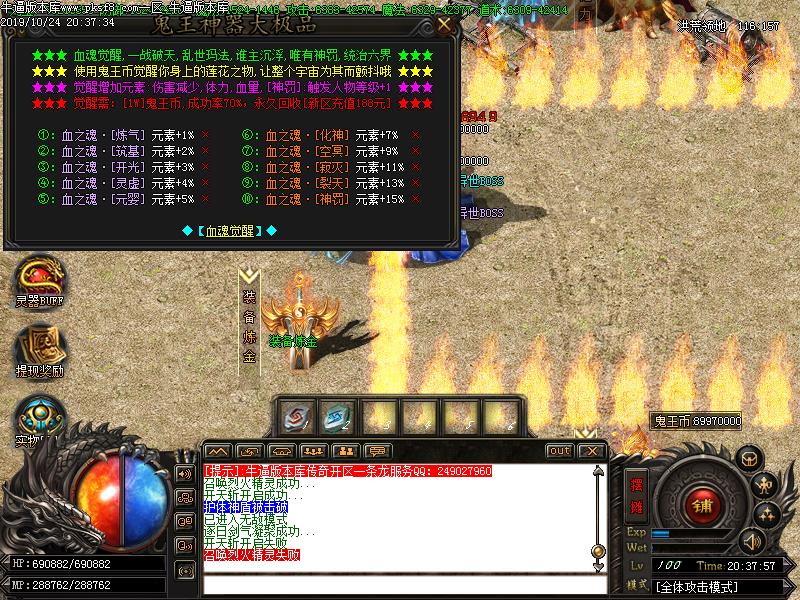Image resolution: width=800 pixels, height=600 pixels.
Task: Click the first chat toolbar arrow-up button
Action: coord(219,451)
